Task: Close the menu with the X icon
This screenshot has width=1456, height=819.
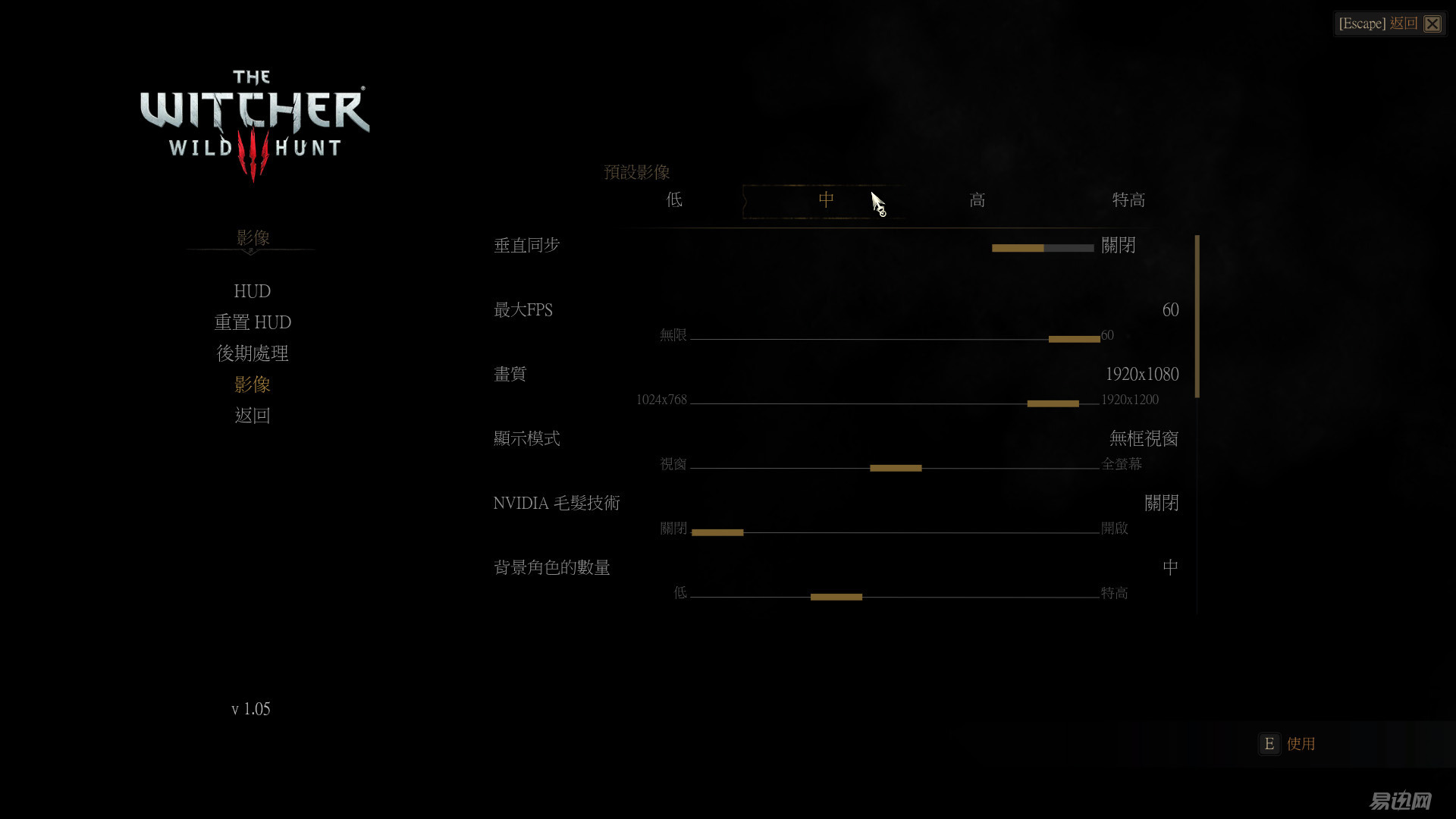Action: coord(1432,24)
